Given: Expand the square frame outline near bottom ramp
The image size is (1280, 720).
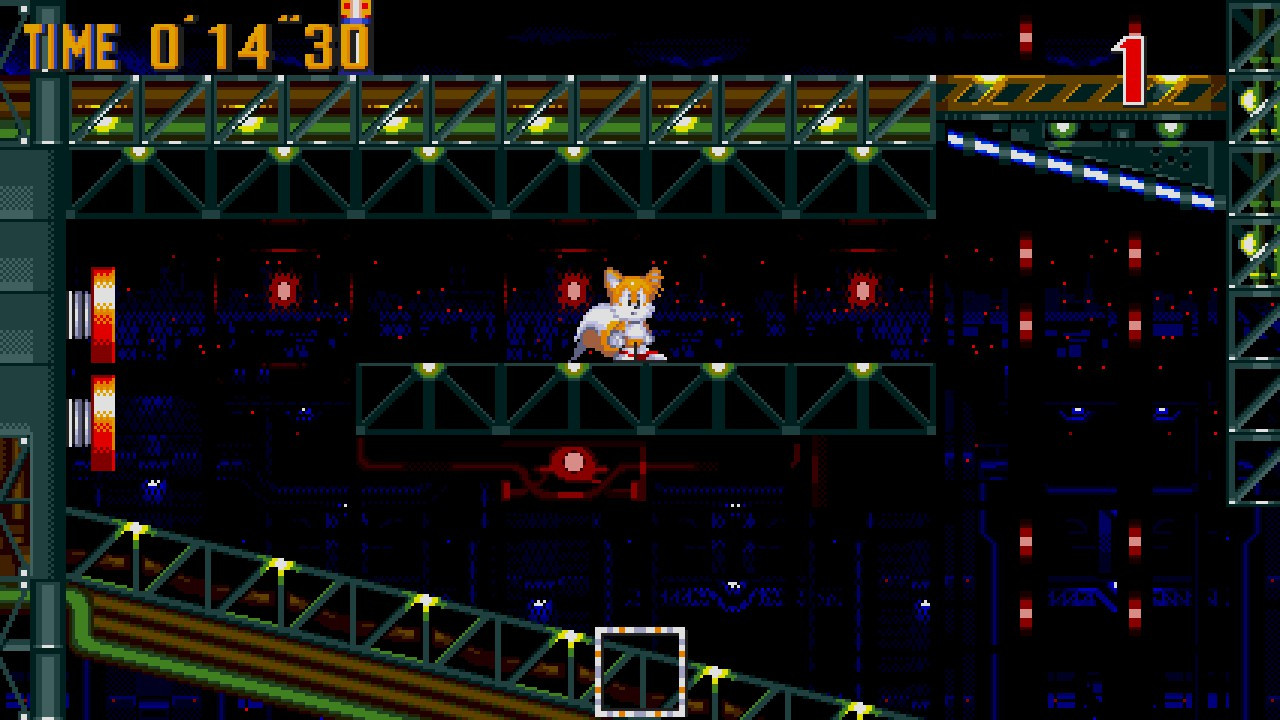Looking at the screenshot, I should (640, 670).
